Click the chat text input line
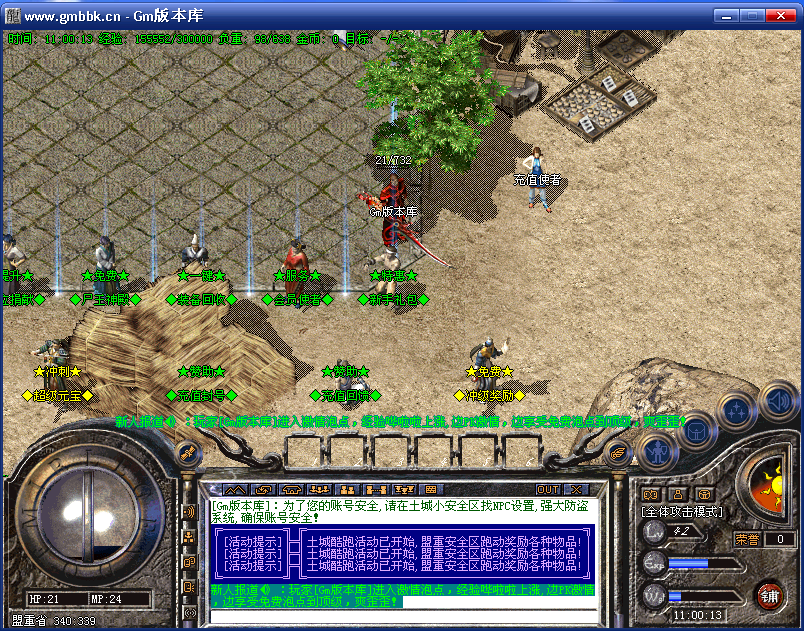 pyautogui.click(x=400, y=615)
